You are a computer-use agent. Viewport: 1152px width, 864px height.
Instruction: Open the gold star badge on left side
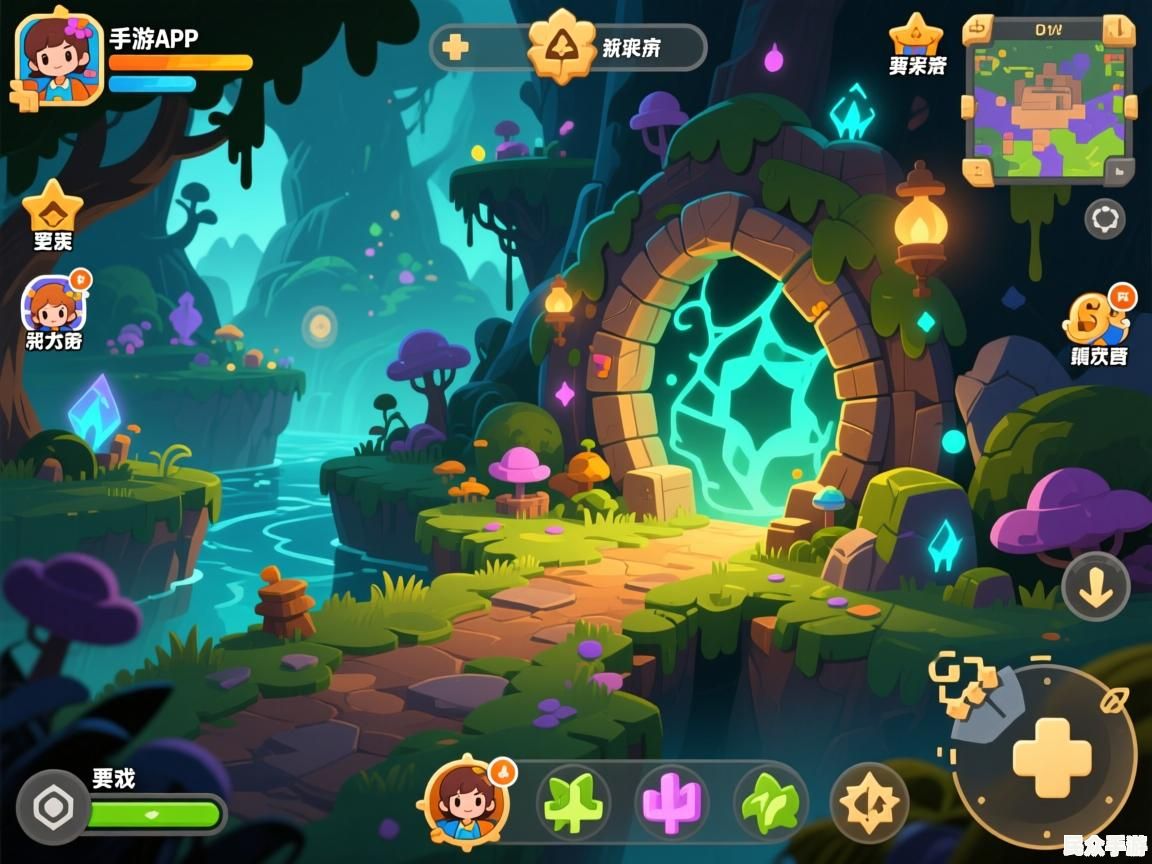point(52,207)
